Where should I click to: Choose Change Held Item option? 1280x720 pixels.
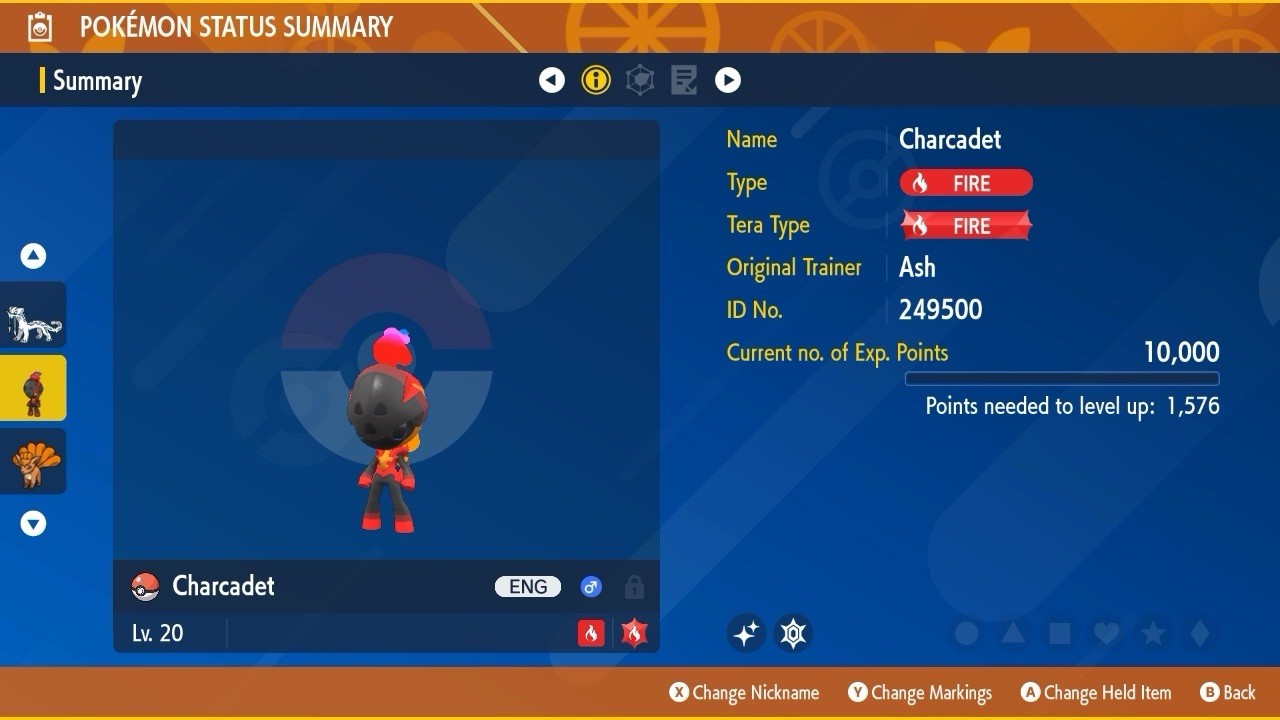click(1096, 692)
